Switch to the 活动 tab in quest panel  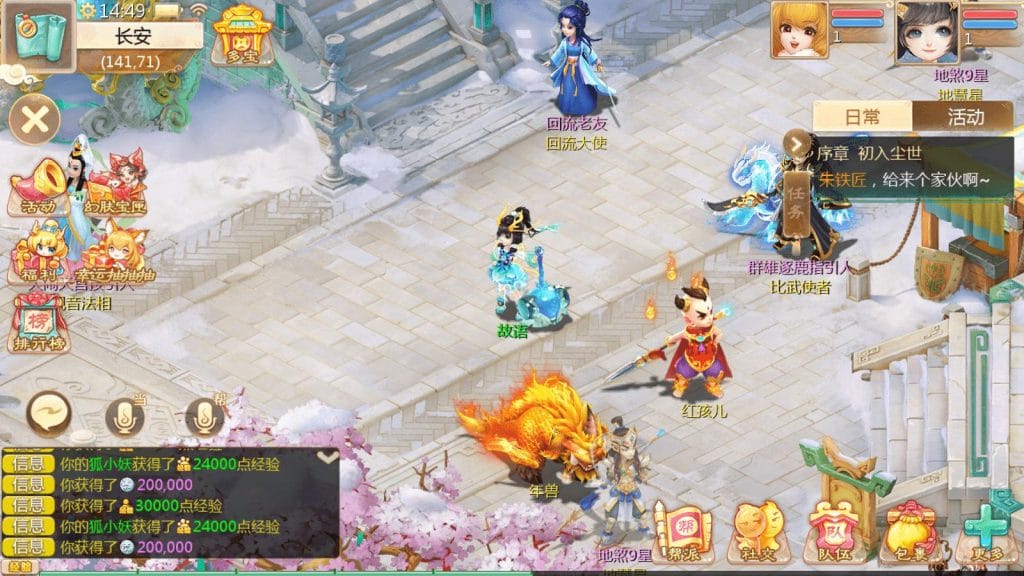click(x=963, y=116)
